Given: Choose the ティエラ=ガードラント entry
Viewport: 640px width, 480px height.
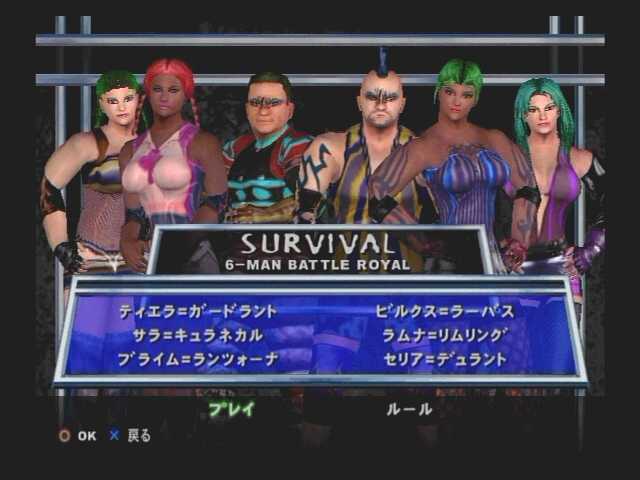Looking at the screenshot, I should pyautogui.click(x=198, y=311).
